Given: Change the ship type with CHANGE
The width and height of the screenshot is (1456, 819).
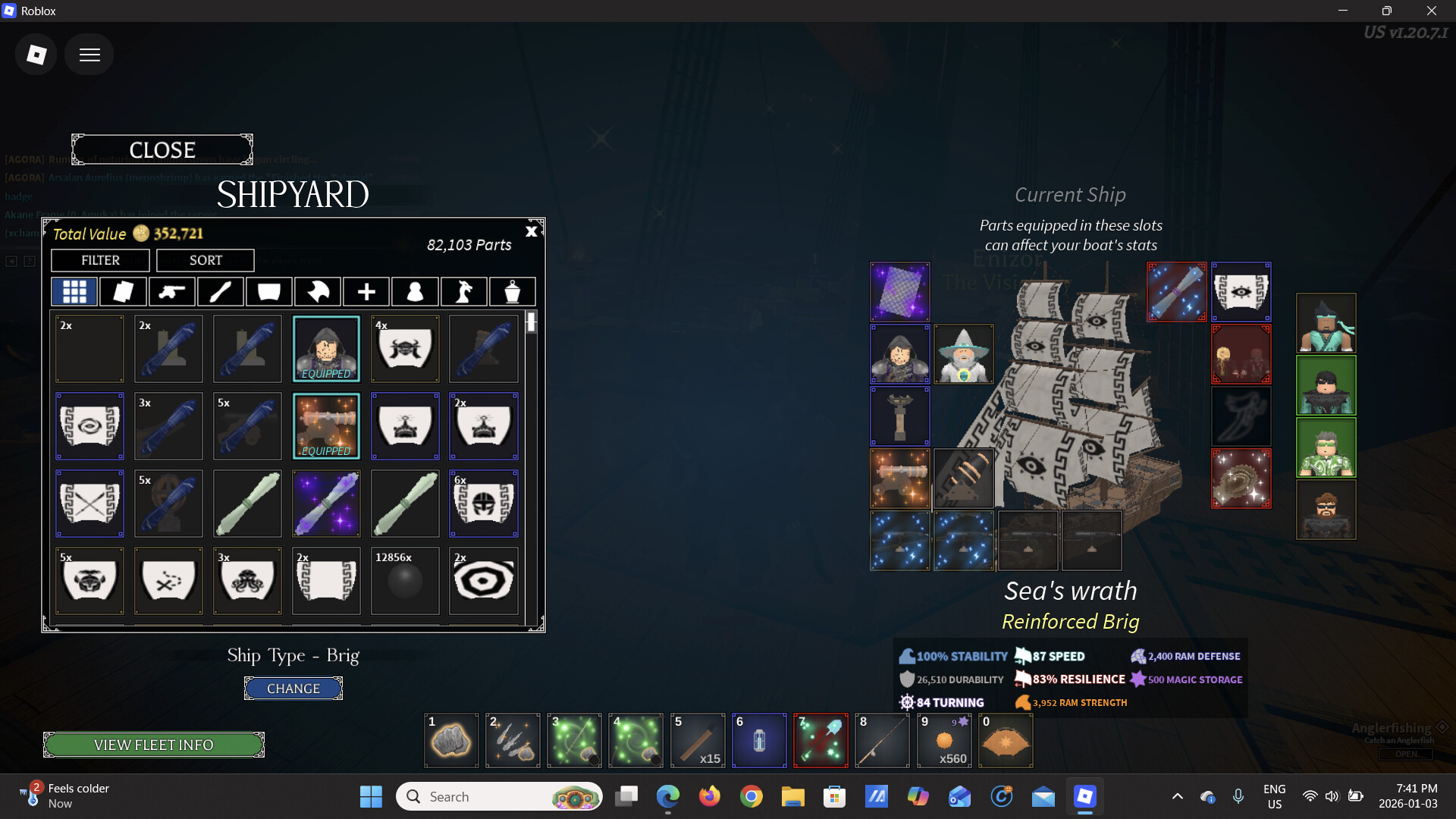Looking at the screenshot, I should coord(293,689).
